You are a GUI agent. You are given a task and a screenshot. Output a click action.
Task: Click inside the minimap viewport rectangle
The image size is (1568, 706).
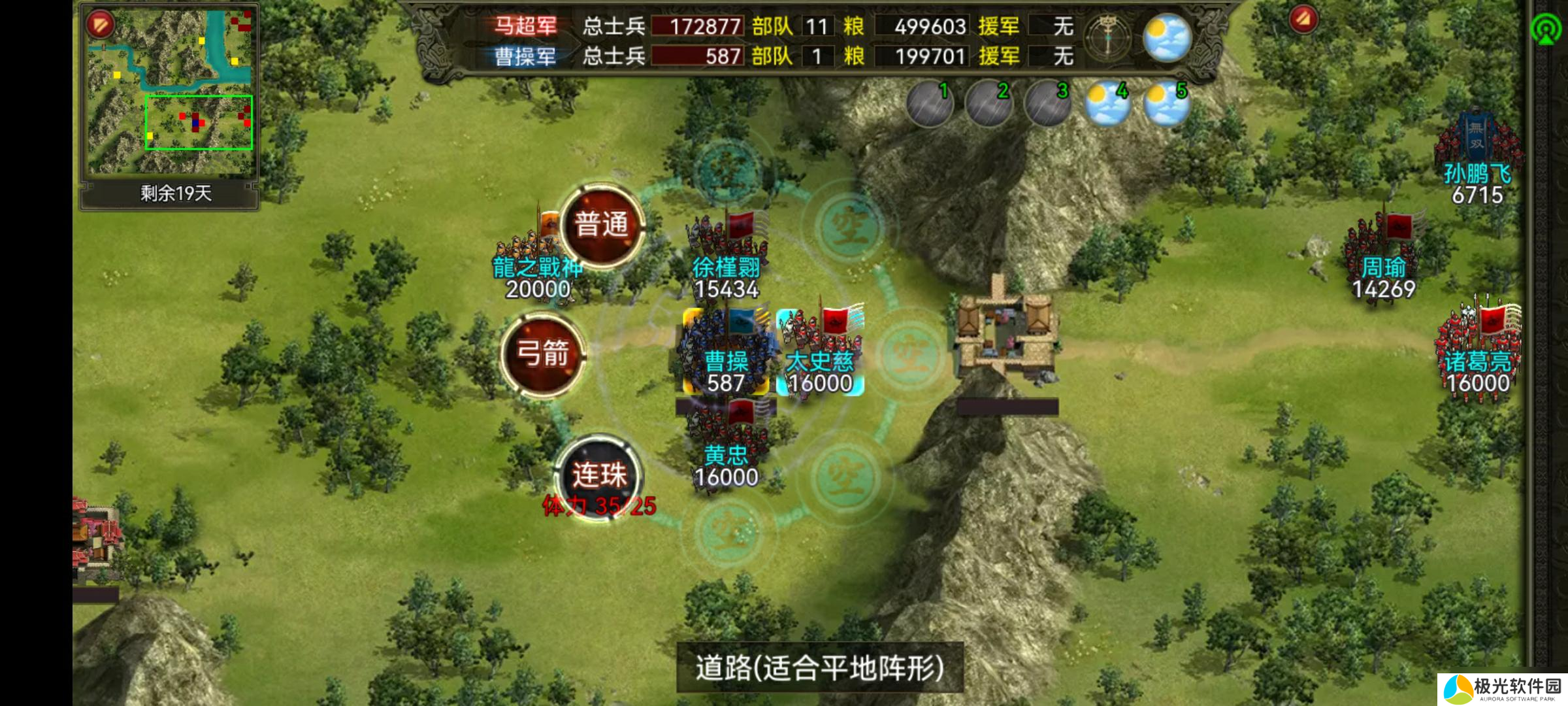tap(199, 122)
